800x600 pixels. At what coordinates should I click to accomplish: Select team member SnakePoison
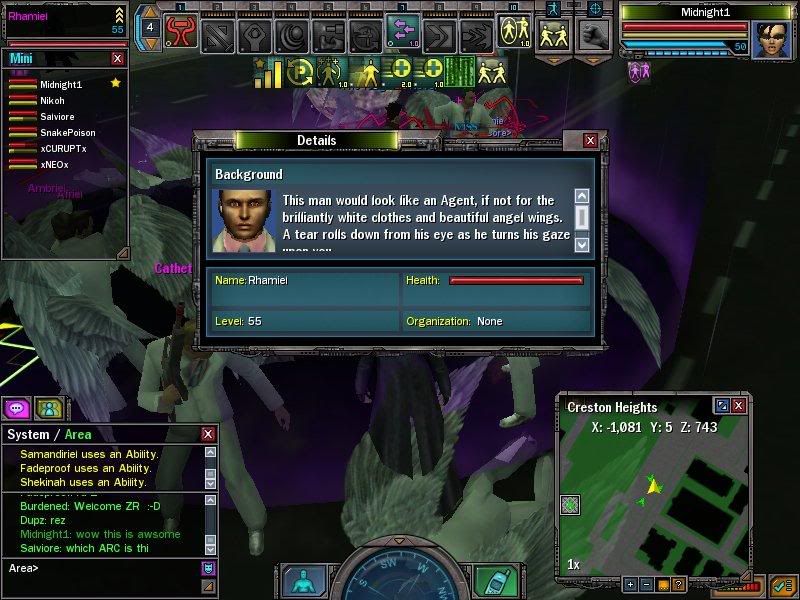pos(66,132)
